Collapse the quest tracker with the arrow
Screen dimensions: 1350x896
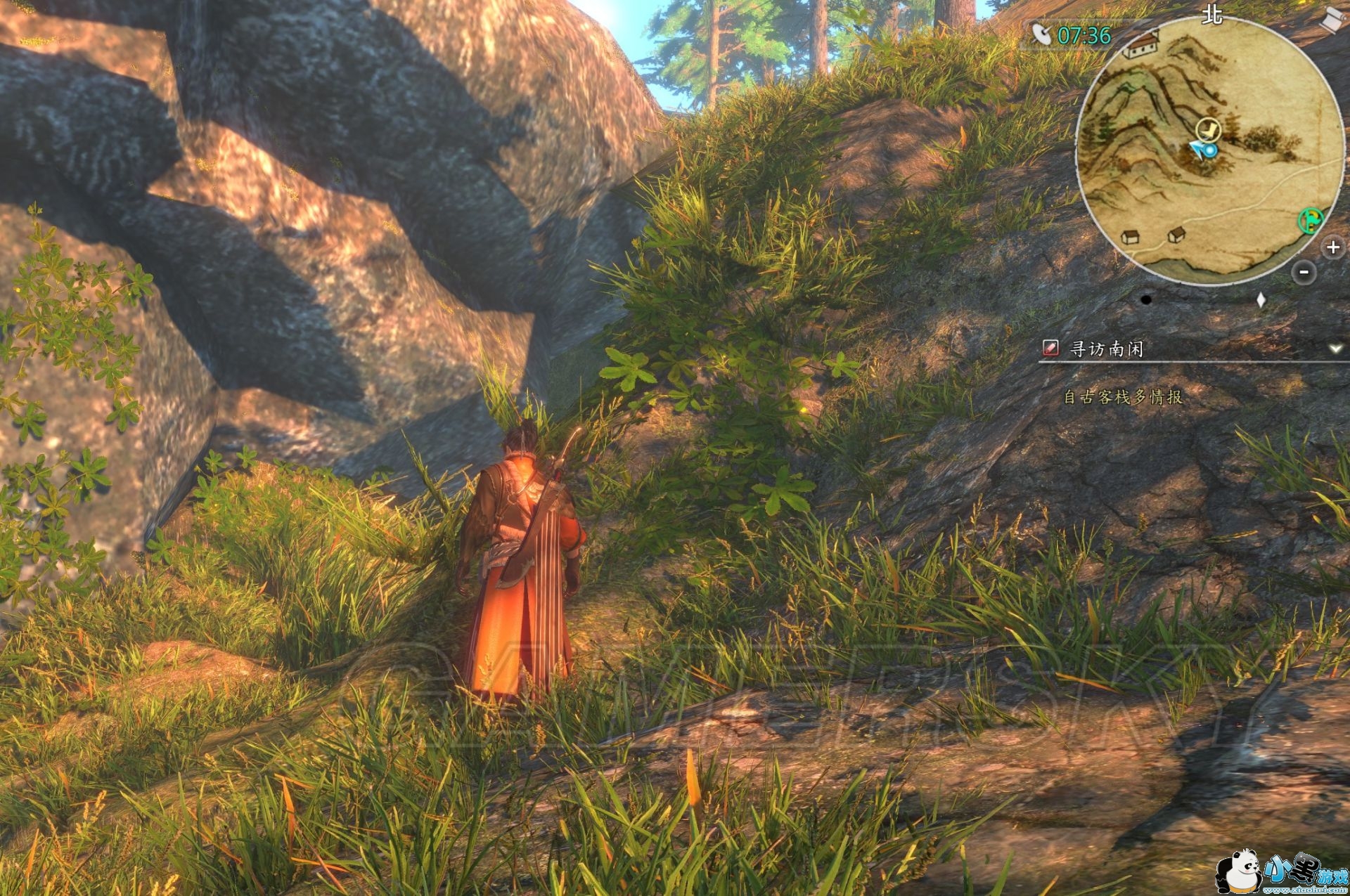coord(1335,349)
